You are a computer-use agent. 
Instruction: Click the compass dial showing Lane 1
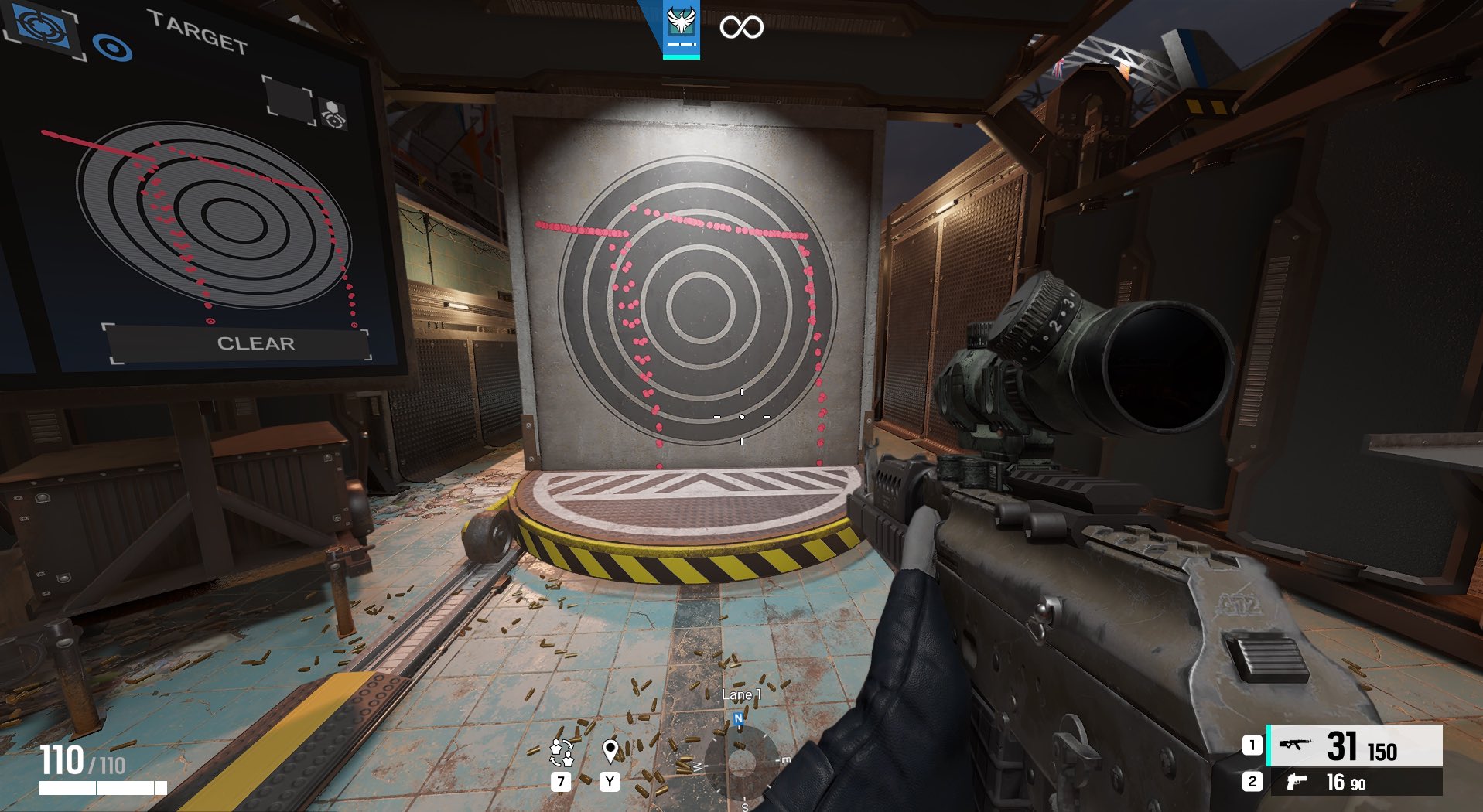[741, 762]
